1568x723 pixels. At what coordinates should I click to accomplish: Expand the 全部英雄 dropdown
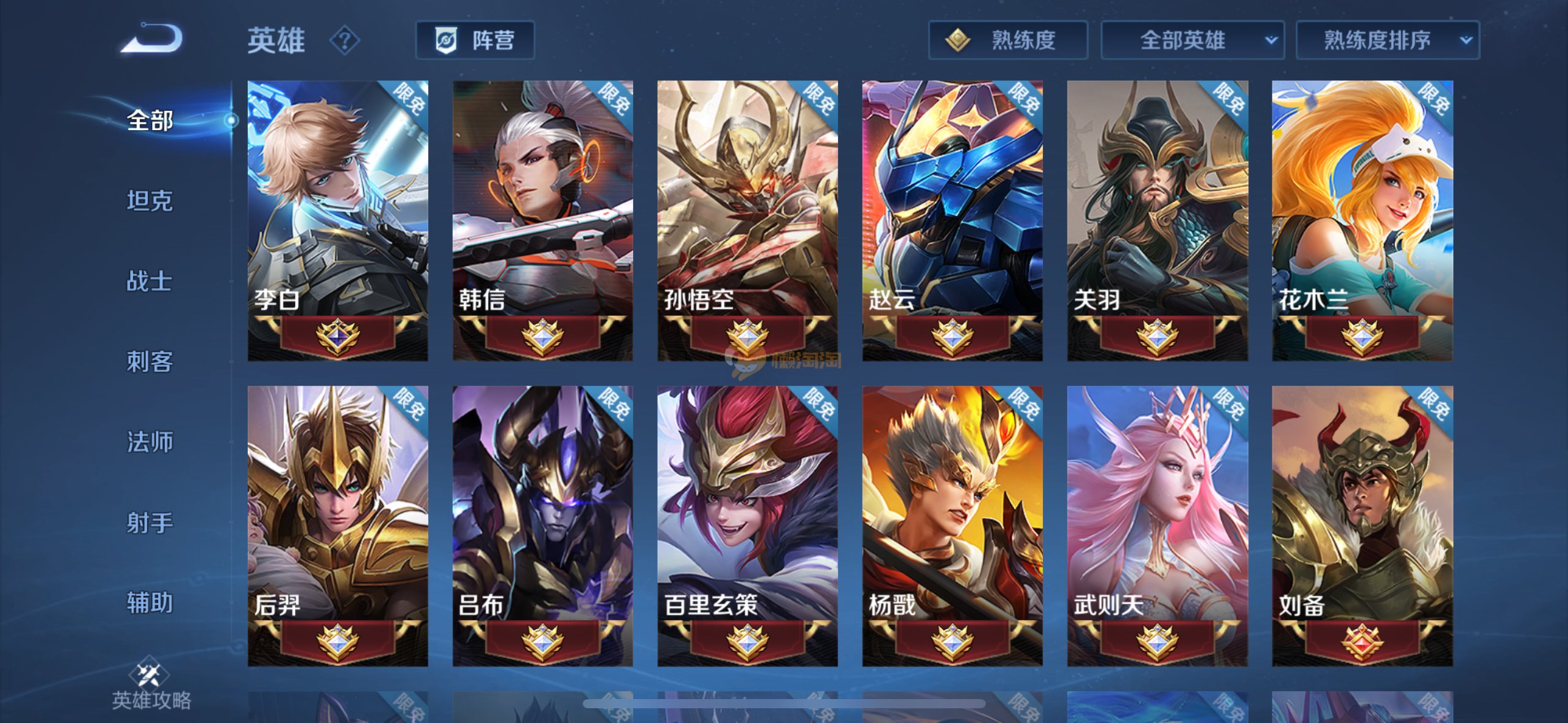pos(1192,40)
